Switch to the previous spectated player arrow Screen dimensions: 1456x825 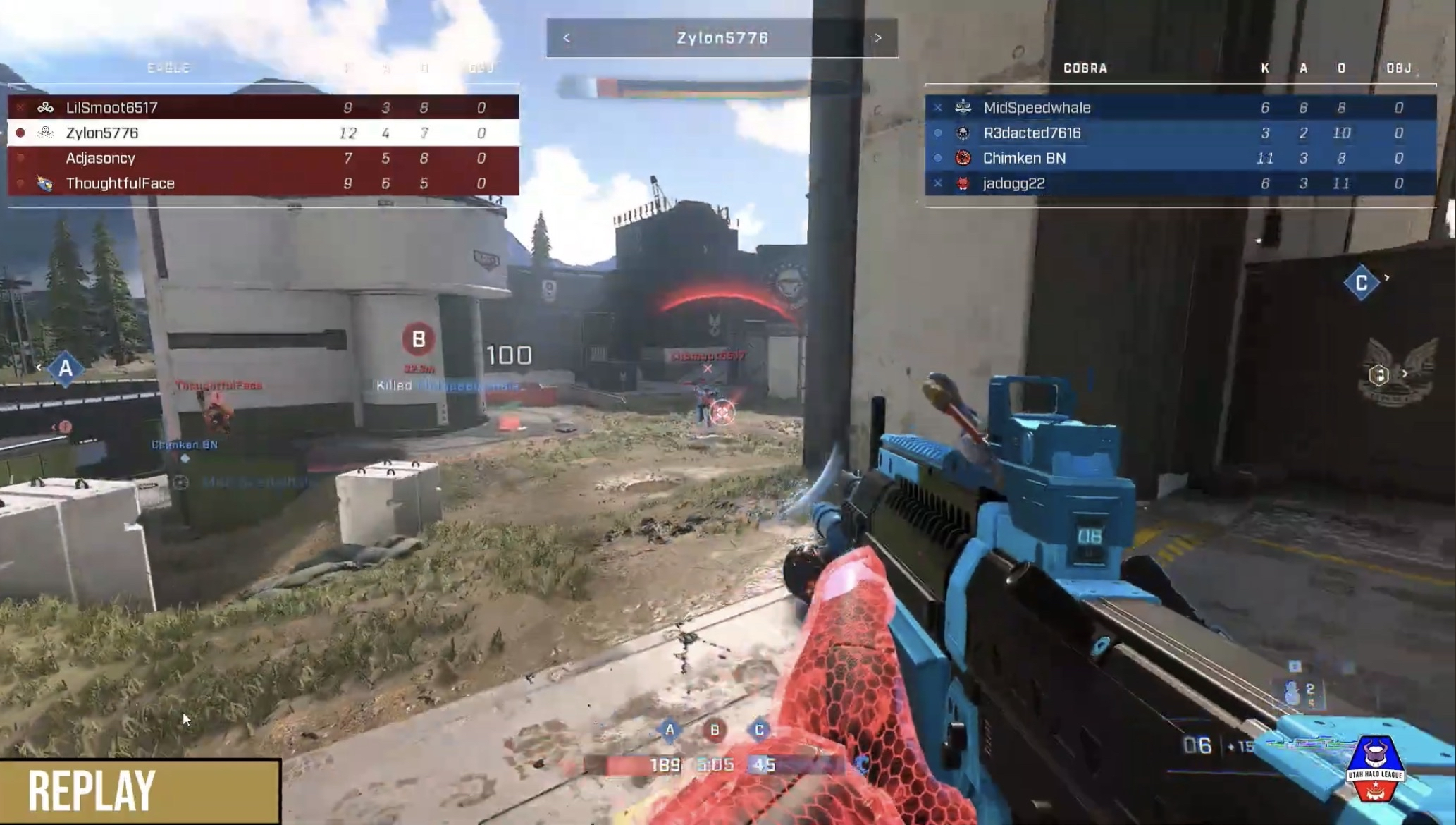pyautogui.click(x=567, y=38)
